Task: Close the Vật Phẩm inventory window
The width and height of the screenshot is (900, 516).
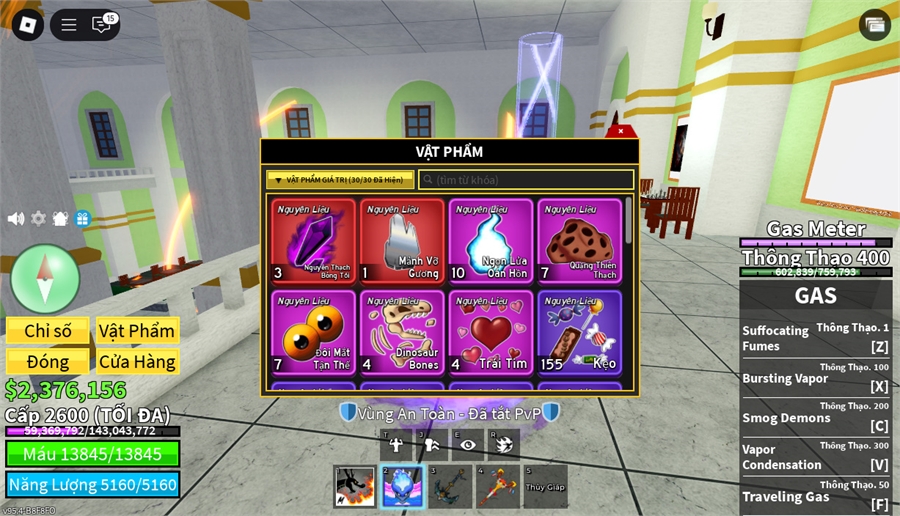Action: 621,131
